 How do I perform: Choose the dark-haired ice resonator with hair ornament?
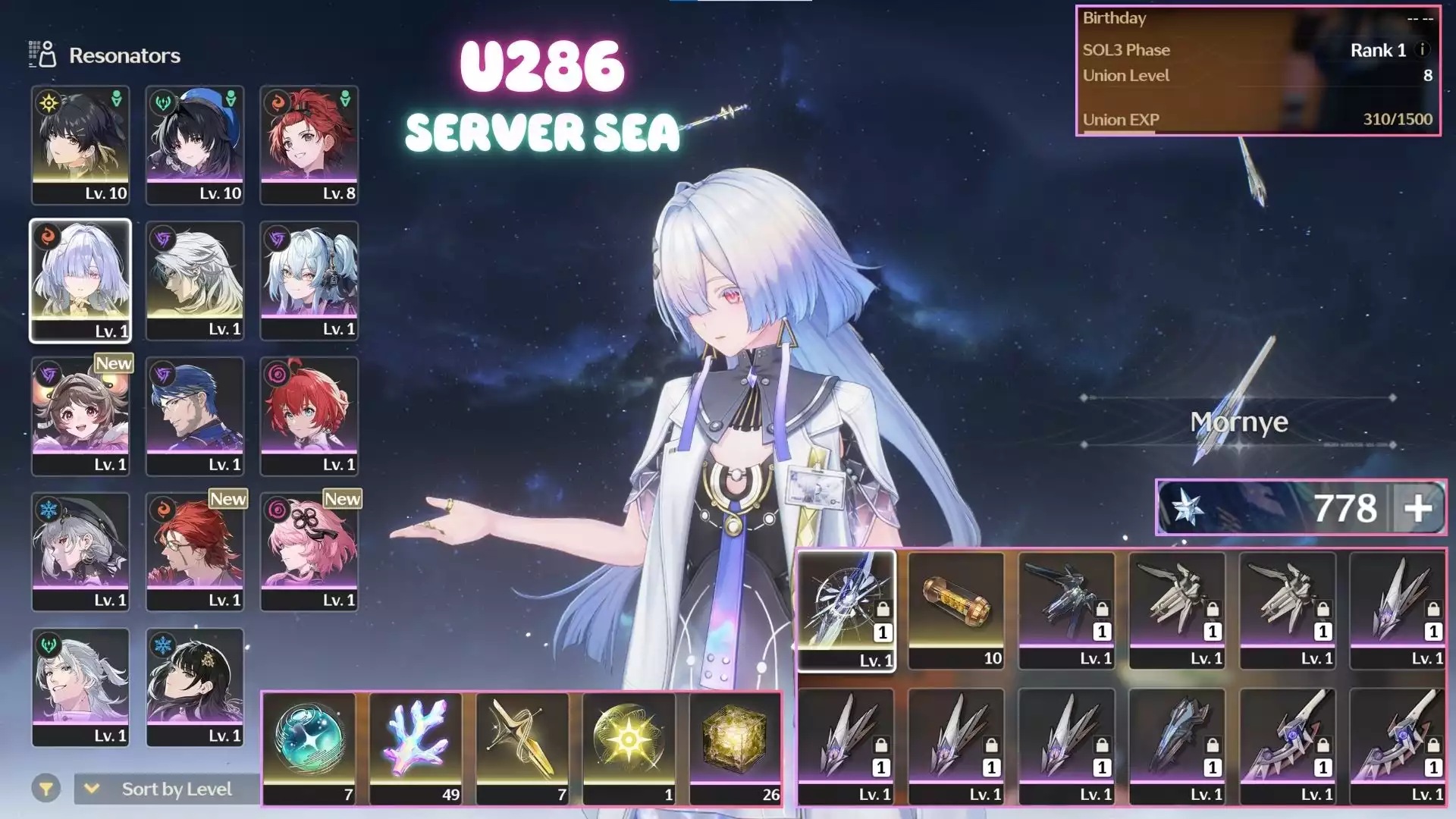pos(195,687)
